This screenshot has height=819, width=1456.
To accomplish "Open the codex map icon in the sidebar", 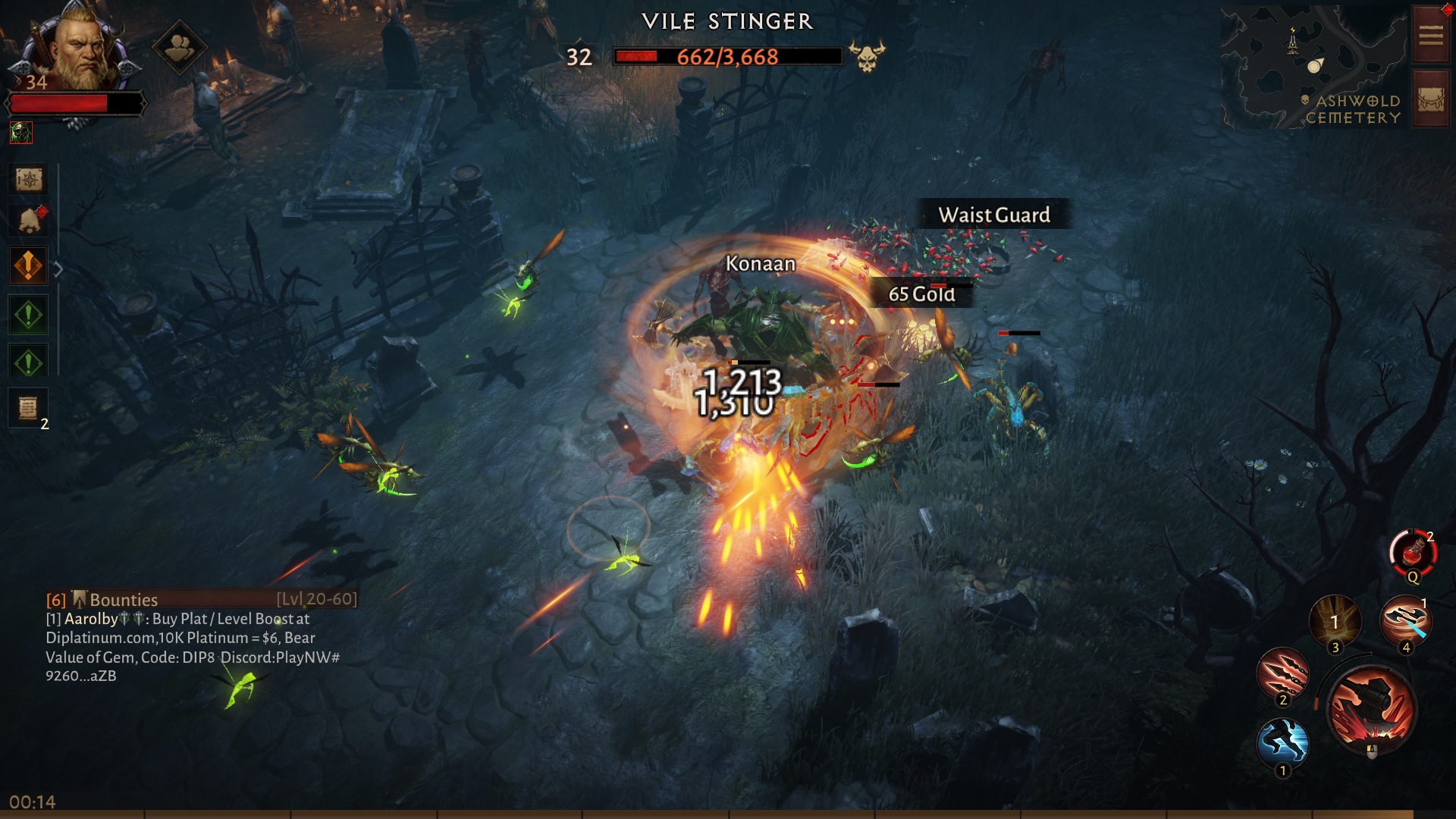I will coord(28,180).
